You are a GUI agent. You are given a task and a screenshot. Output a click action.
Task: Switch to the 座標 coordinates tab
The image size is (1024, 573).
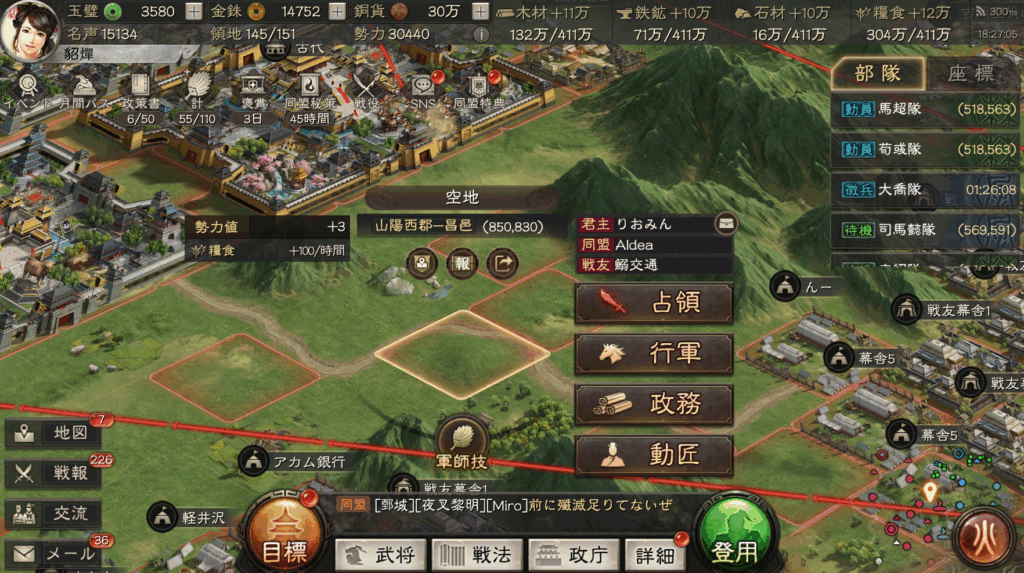[x=970, y=73]
